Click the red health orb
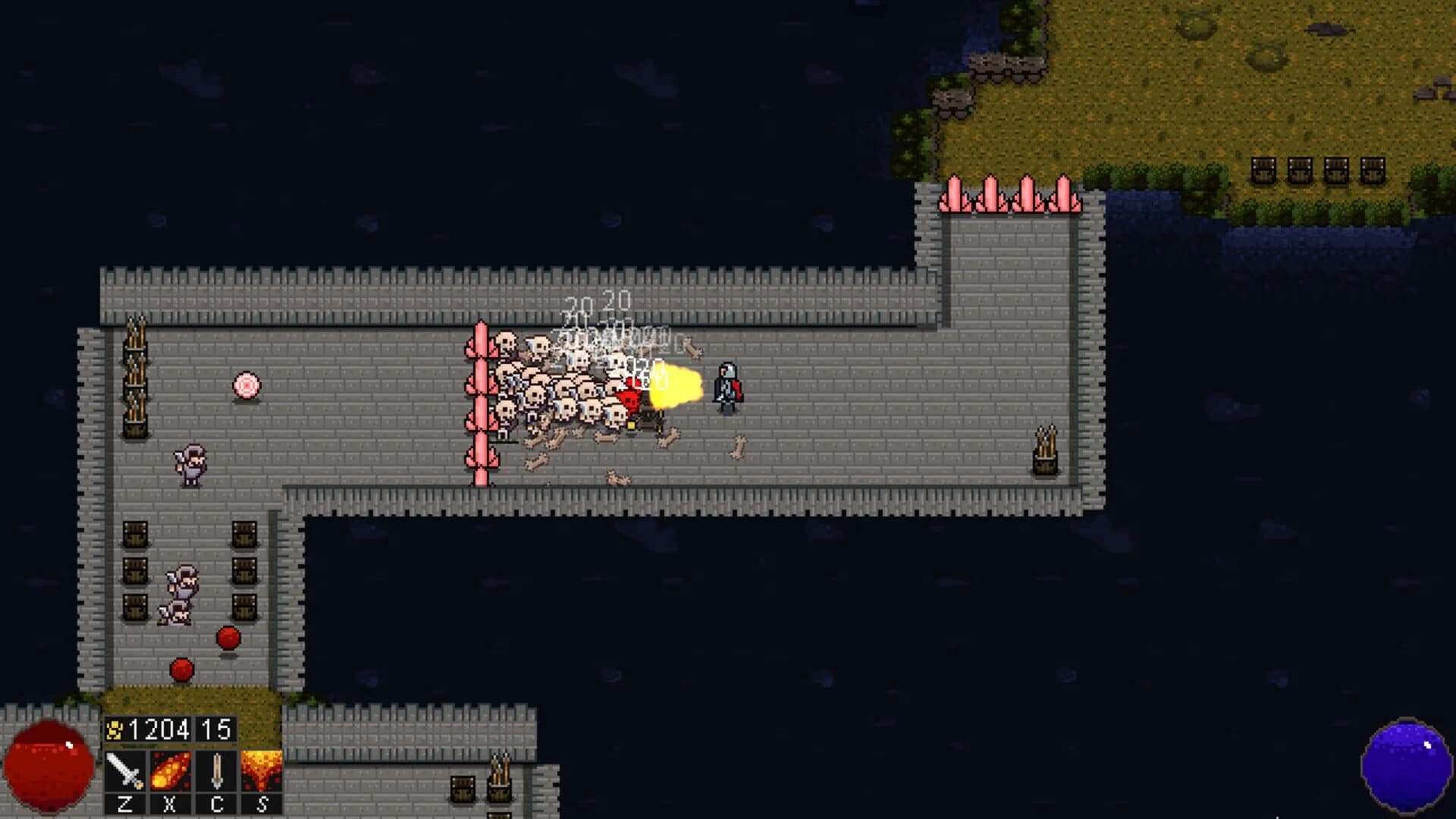This screenshot has height=819, width=1456. 47,766
